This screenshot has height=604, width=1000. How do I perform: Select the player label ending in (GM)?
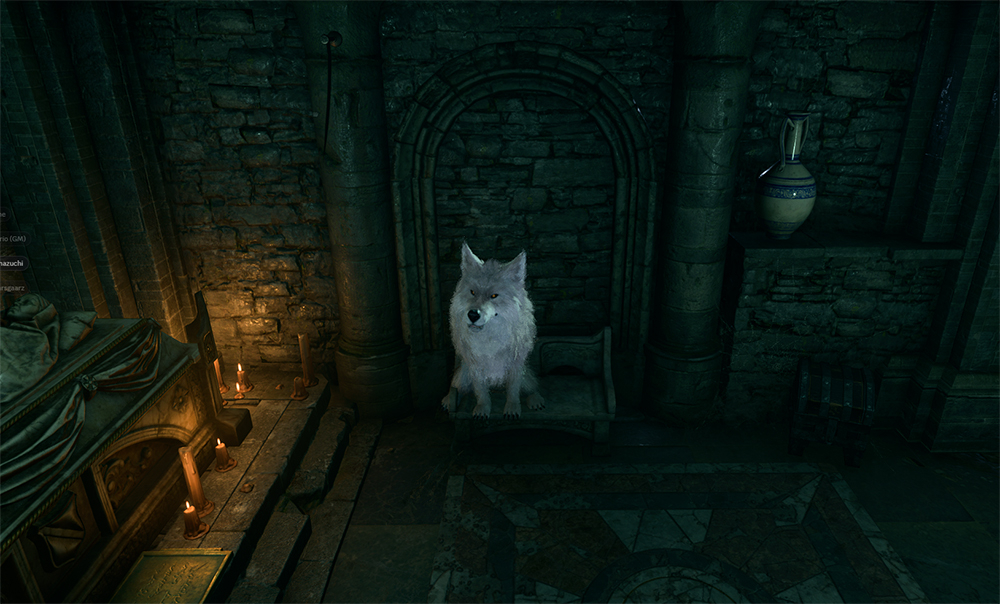tap(12, 239)
